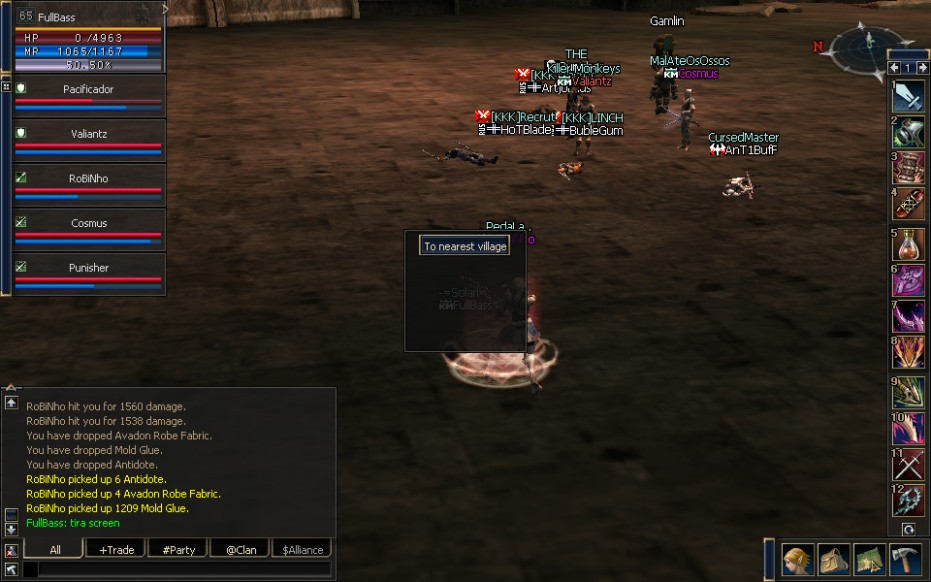Open the character status elf head icon

(798, 559)
